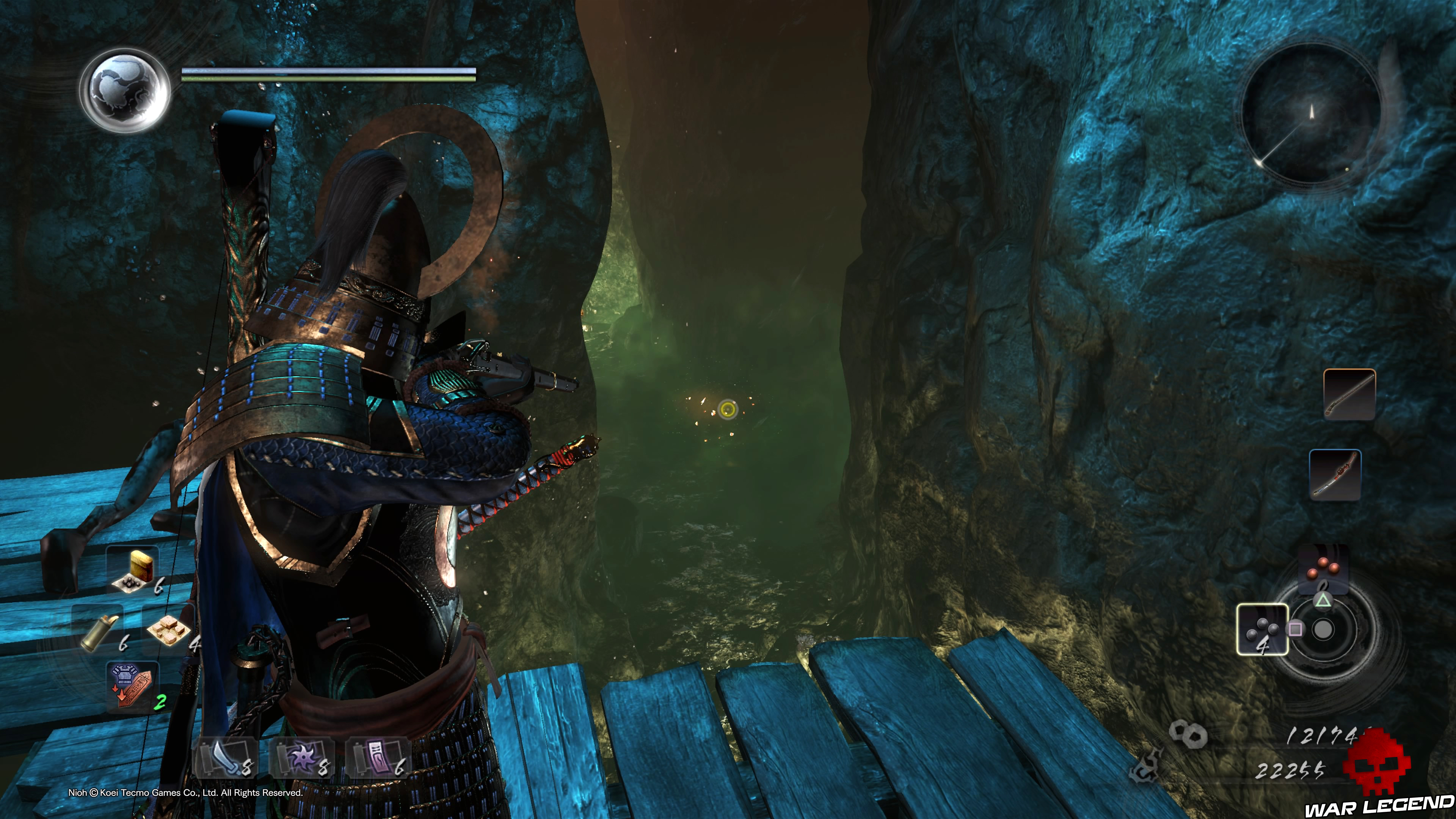
Task: Switch to the blue-bordered katana weapon slot
Action: [1335, 475]
